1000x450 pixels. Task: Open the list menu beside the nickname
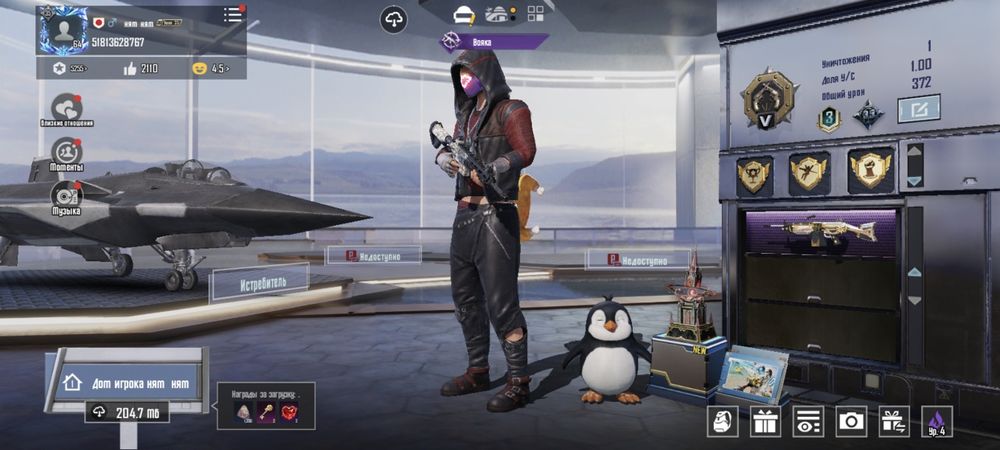[x=233, y=14]
